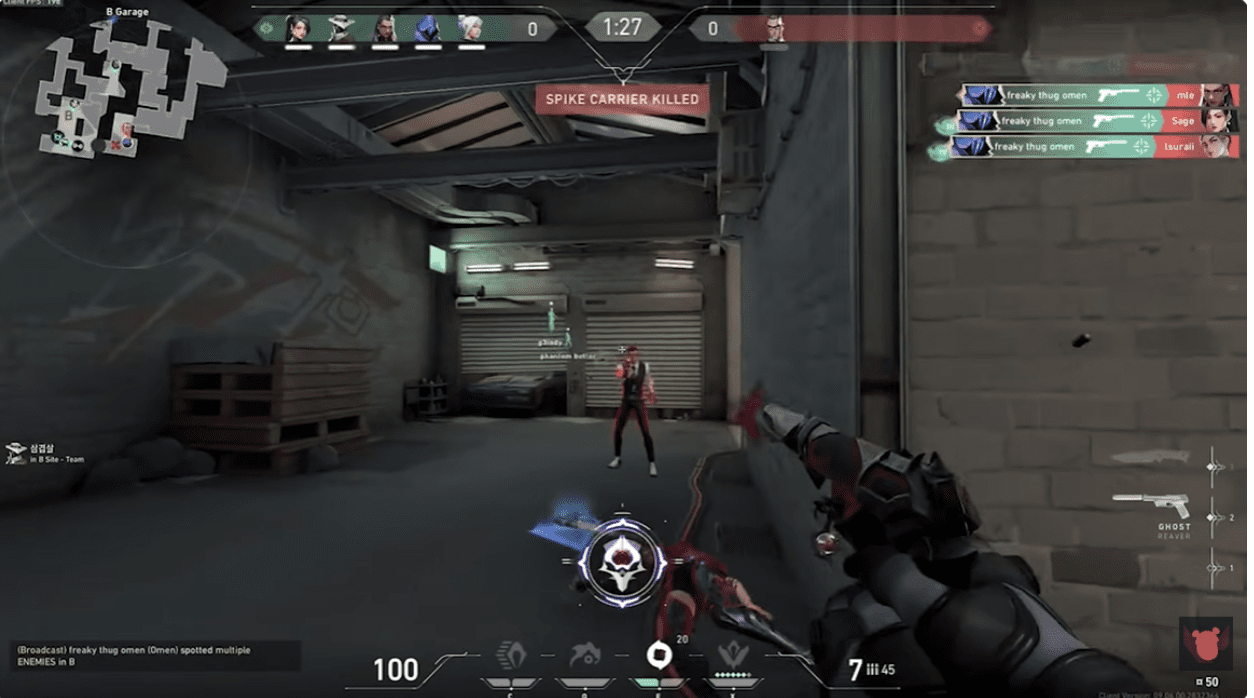Click the teammate voice indicator in B Site

(17, 454)
